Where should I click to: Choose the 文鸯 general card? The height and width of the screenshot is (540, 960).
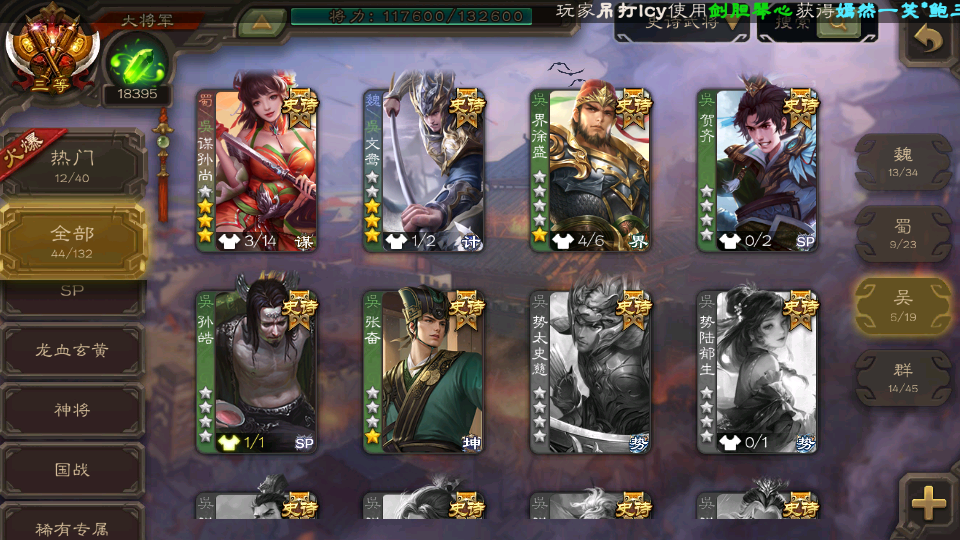point(424,170)
